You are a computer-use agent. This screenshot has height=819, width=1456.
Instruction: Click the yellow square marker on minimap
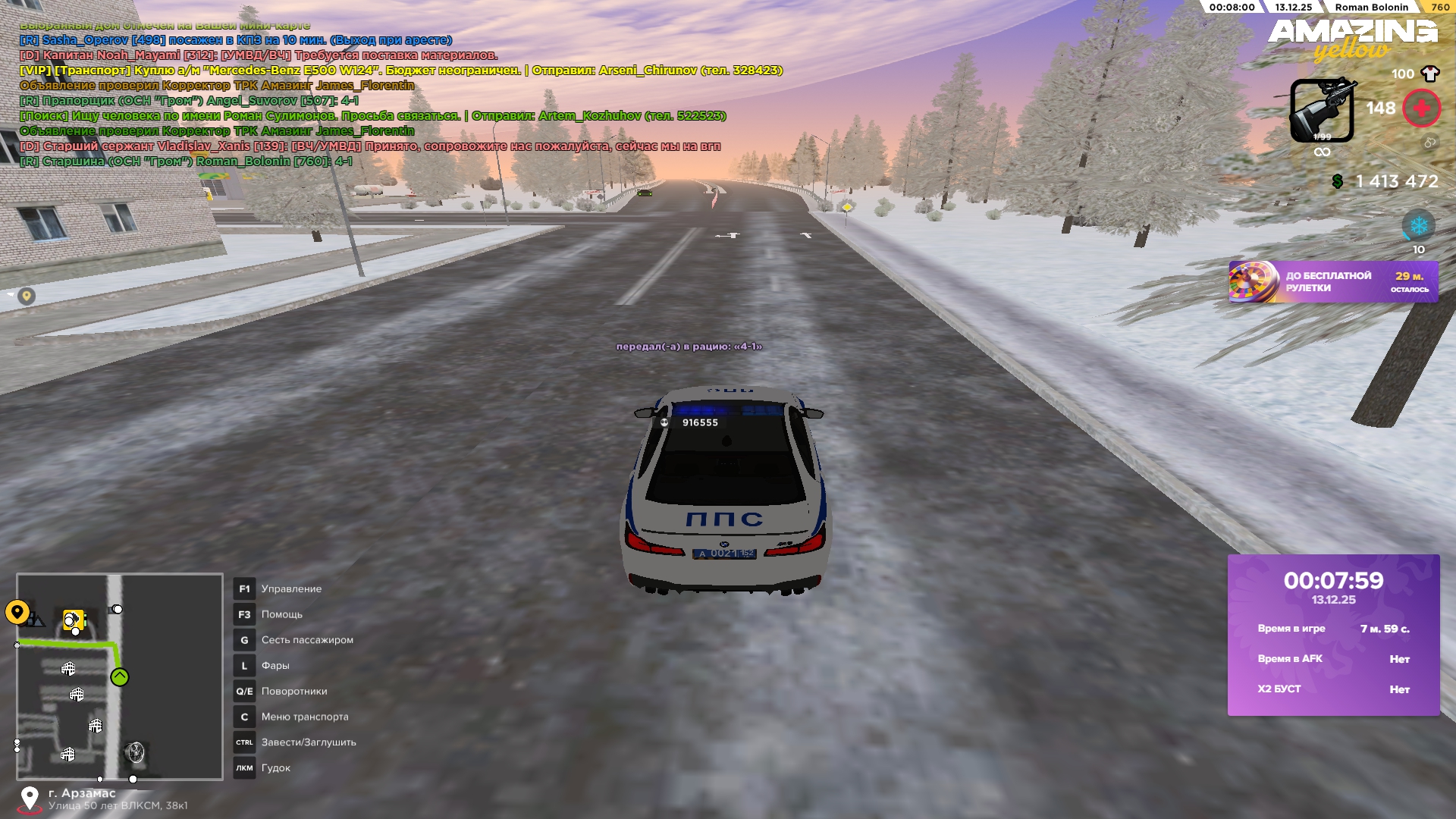(x=73, y=620)
